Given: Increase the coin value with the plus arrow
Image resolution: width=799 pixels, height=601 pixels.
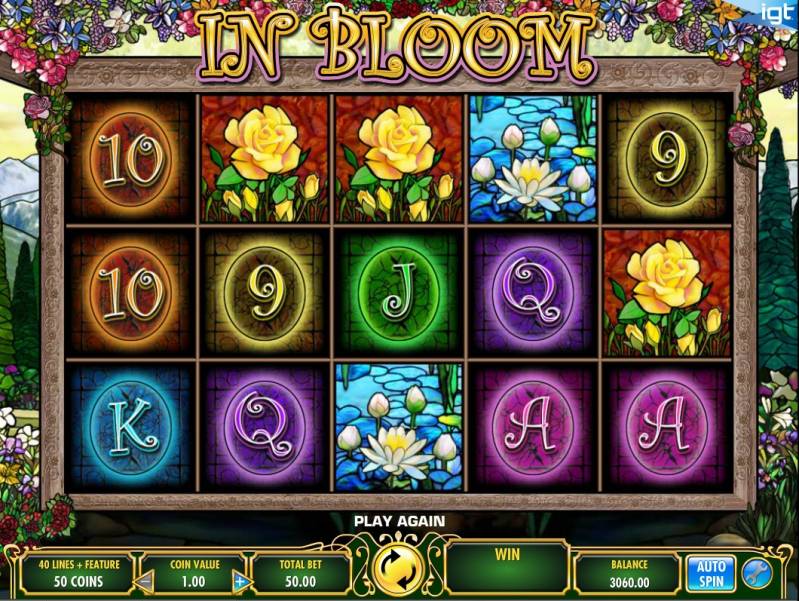Looking at the screenshot, I should tap(240, 580).
